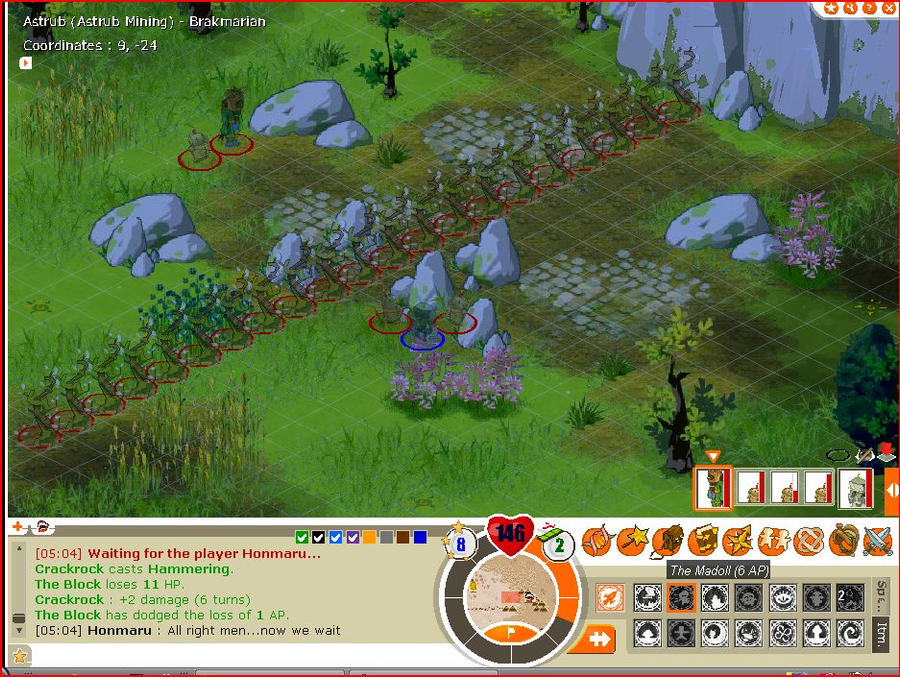This screenshot has height=677, width=900.
Task: Select The Madoll spell slot
Action: (x=682, y=598)
